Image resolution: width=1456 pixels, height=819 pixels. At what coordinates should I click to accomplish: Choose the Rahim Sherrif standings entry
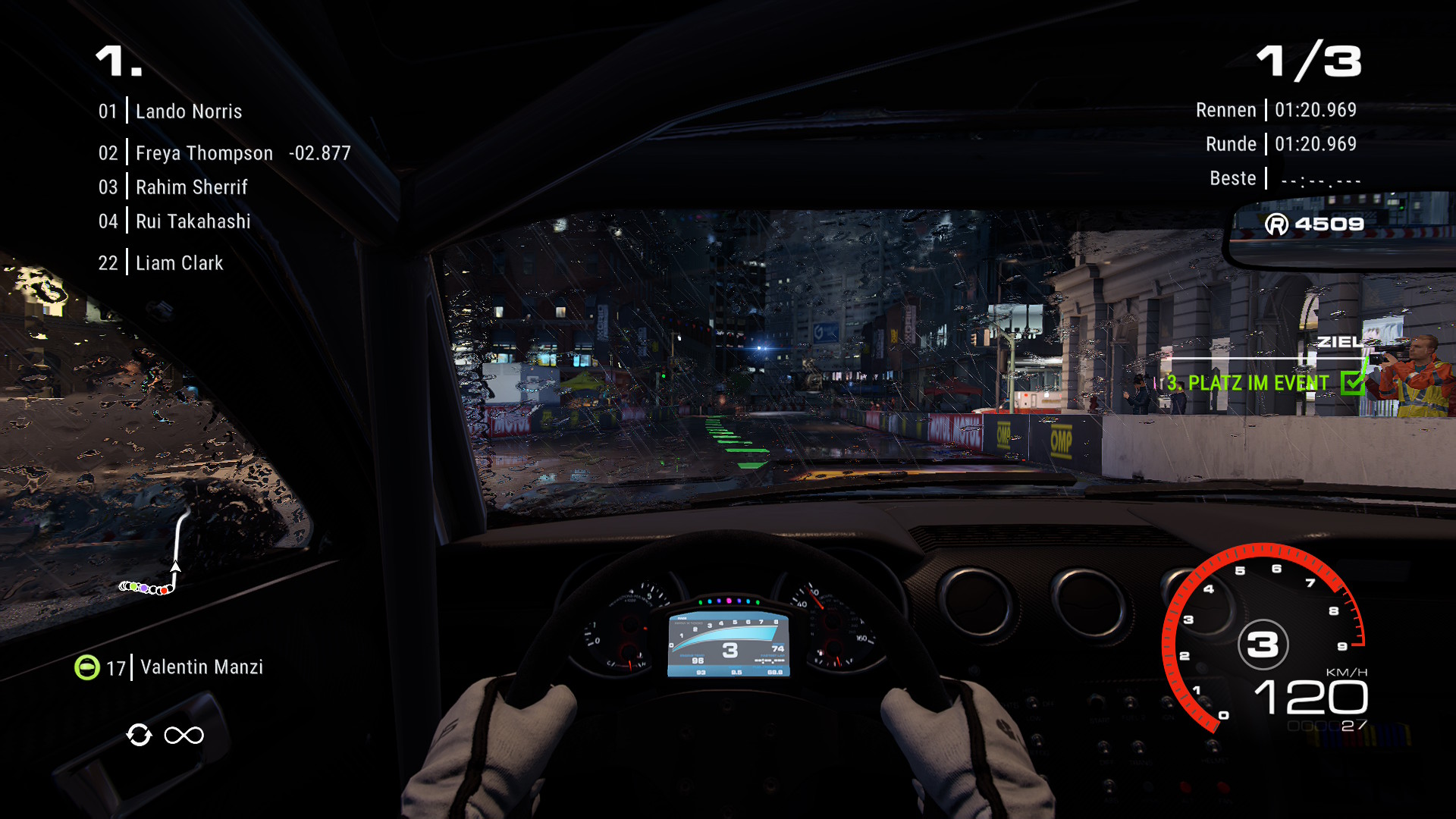pos(191,187)
